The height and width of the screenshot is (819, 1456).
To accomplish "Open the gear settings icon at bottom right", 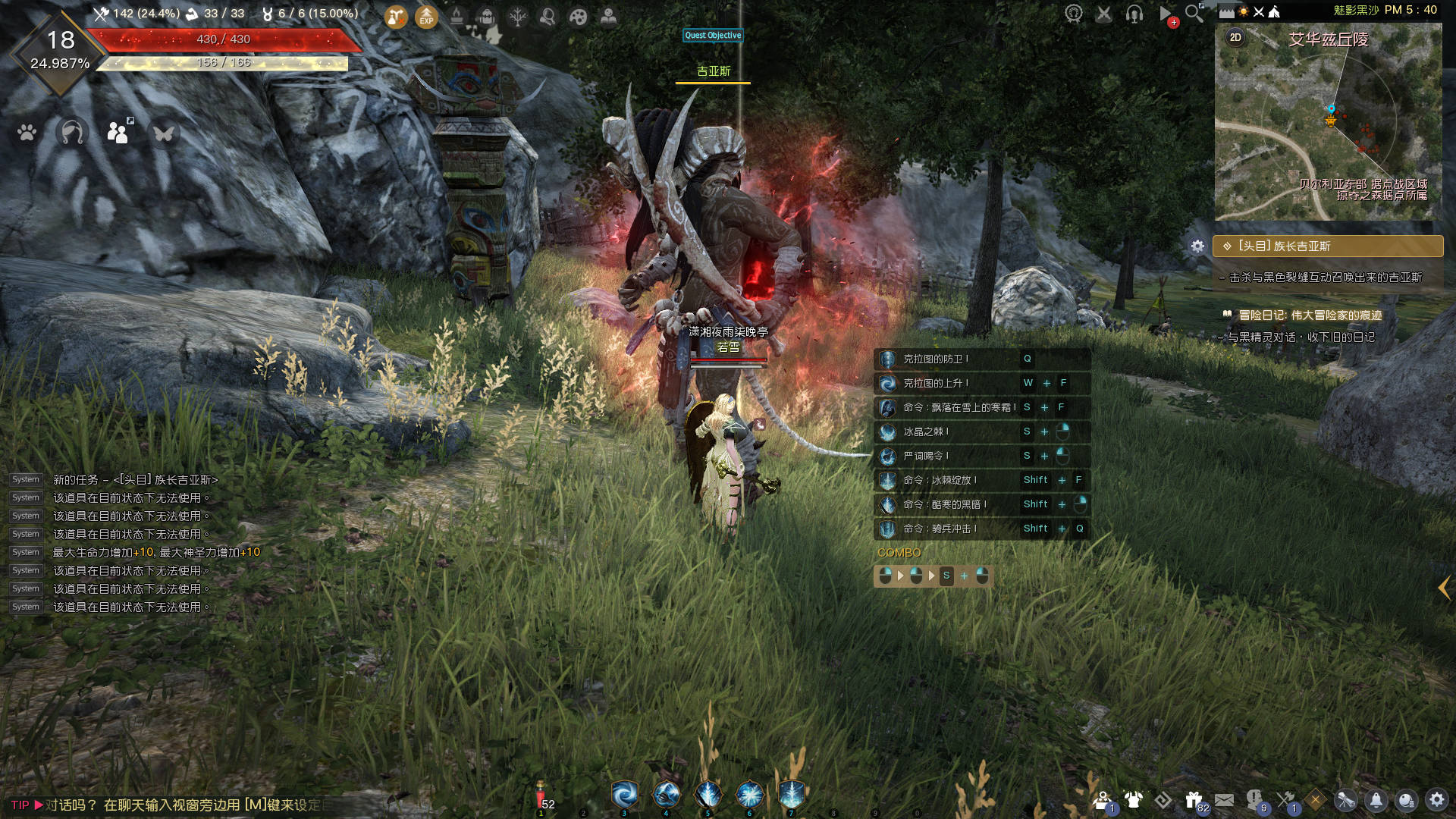I will pos(1436,800).
